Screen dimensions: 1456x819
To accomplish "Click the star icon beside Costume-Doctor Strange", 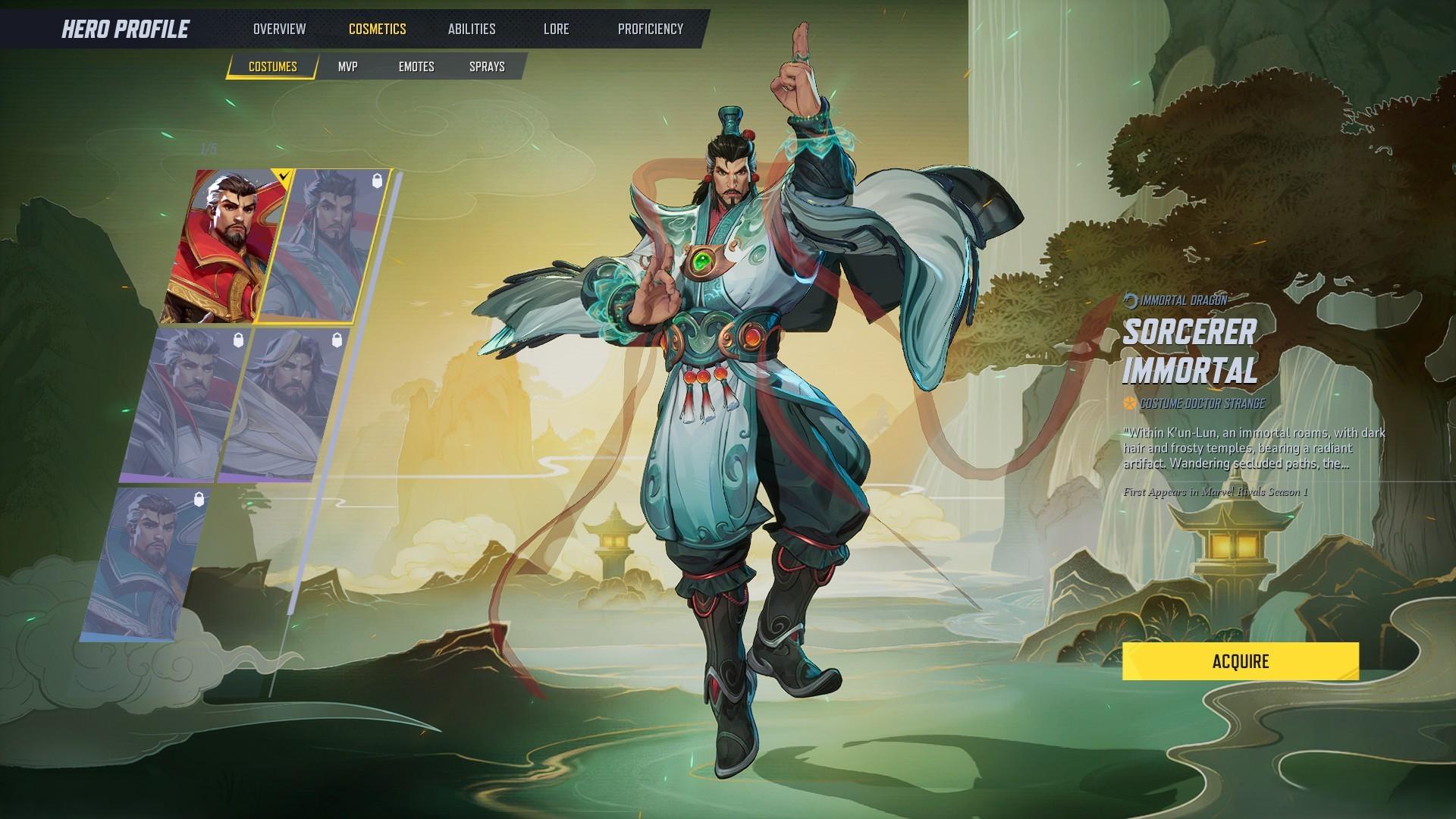I will pos(1129,404).
